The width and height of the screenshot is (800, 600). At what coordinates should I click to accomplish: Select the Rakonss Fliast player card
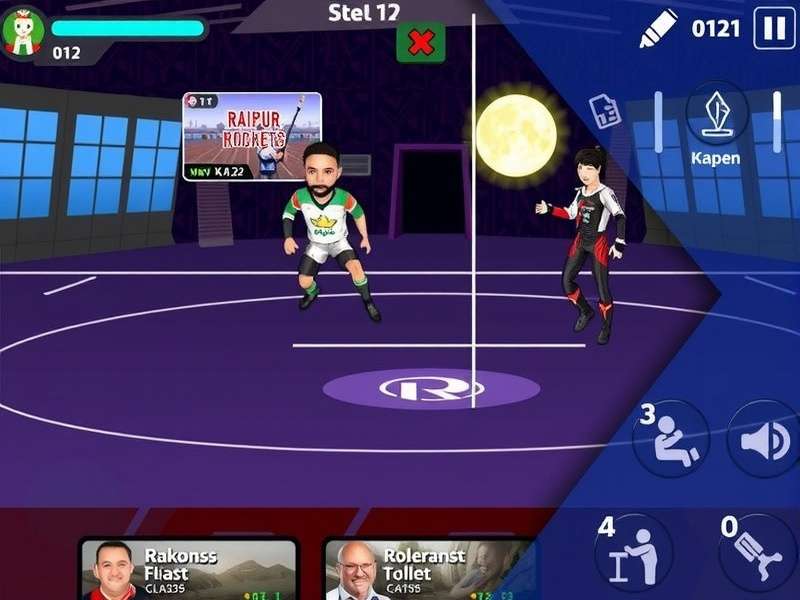188,570
